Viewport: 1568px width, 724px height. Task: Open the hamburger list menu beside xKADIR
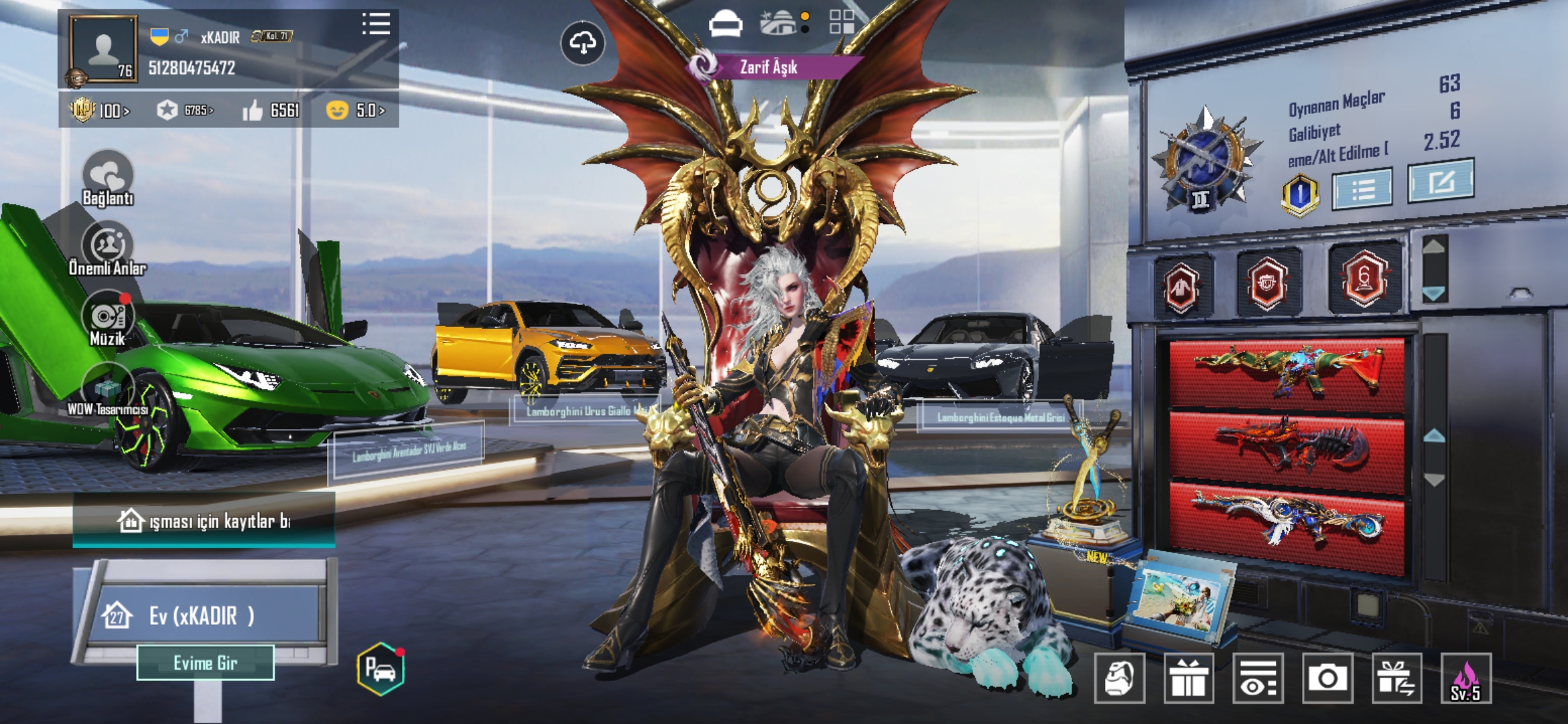(x=376, y=24)
